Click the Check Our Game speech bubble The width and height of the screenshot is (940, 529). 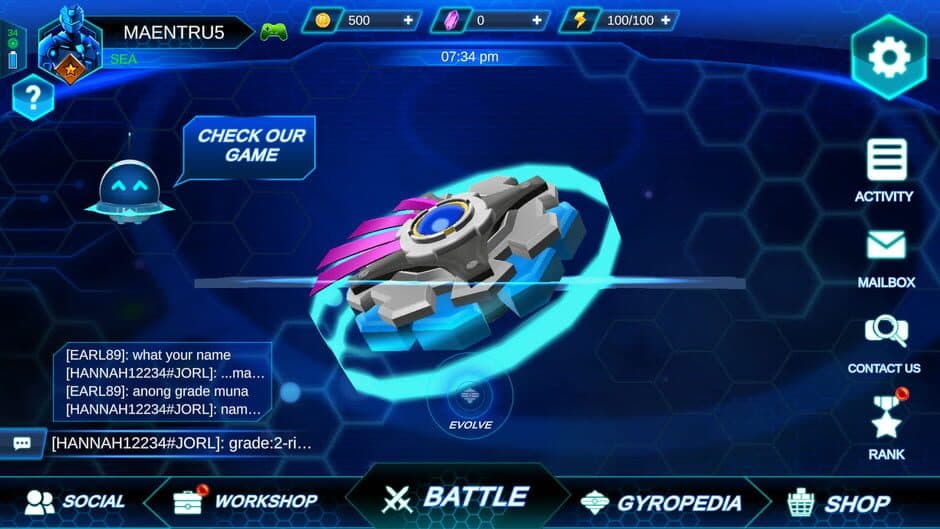pyautogui.click(x=251, y=146)
